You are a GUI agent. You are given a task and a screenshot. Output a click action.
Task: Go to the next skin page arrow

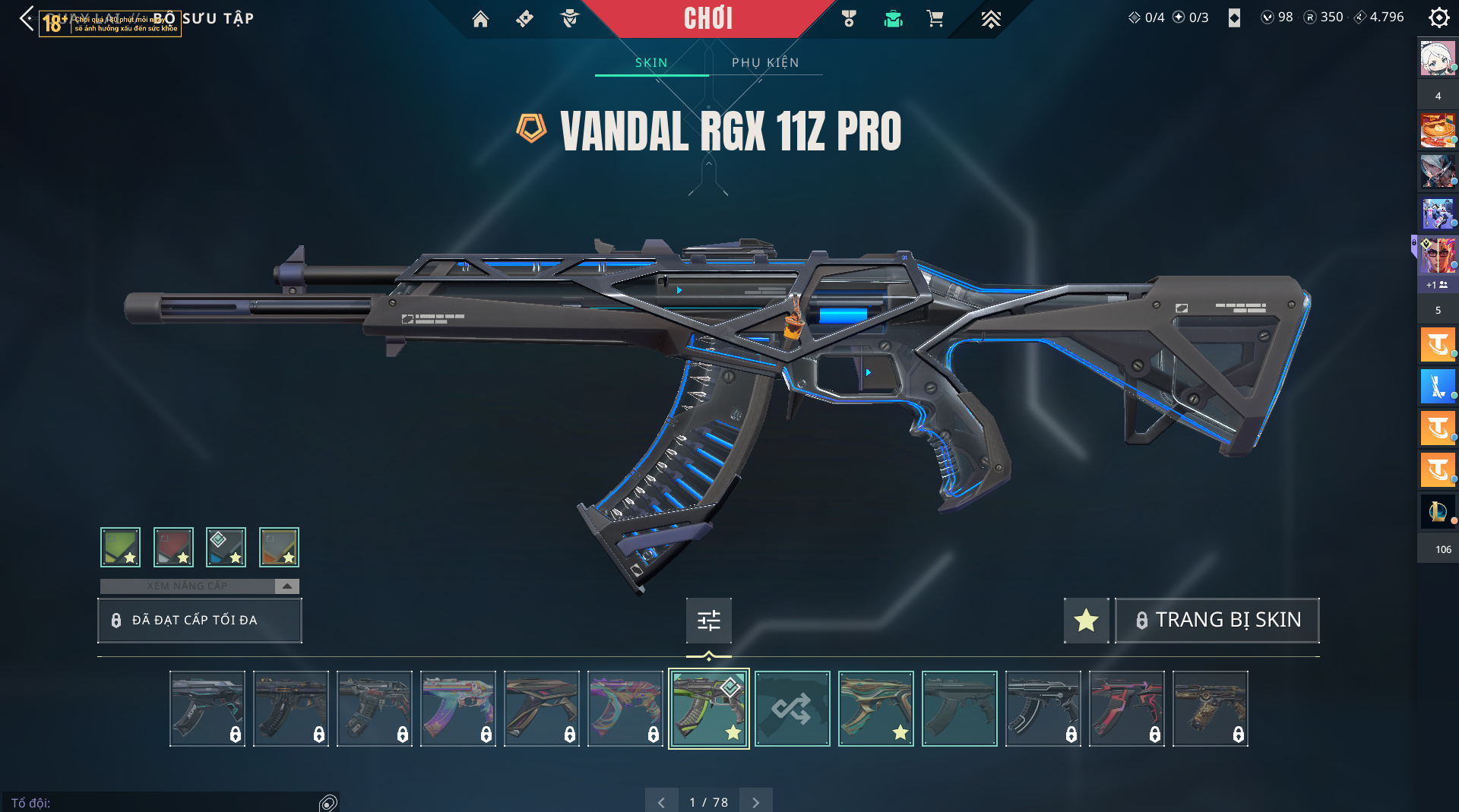tap(755, 802)
